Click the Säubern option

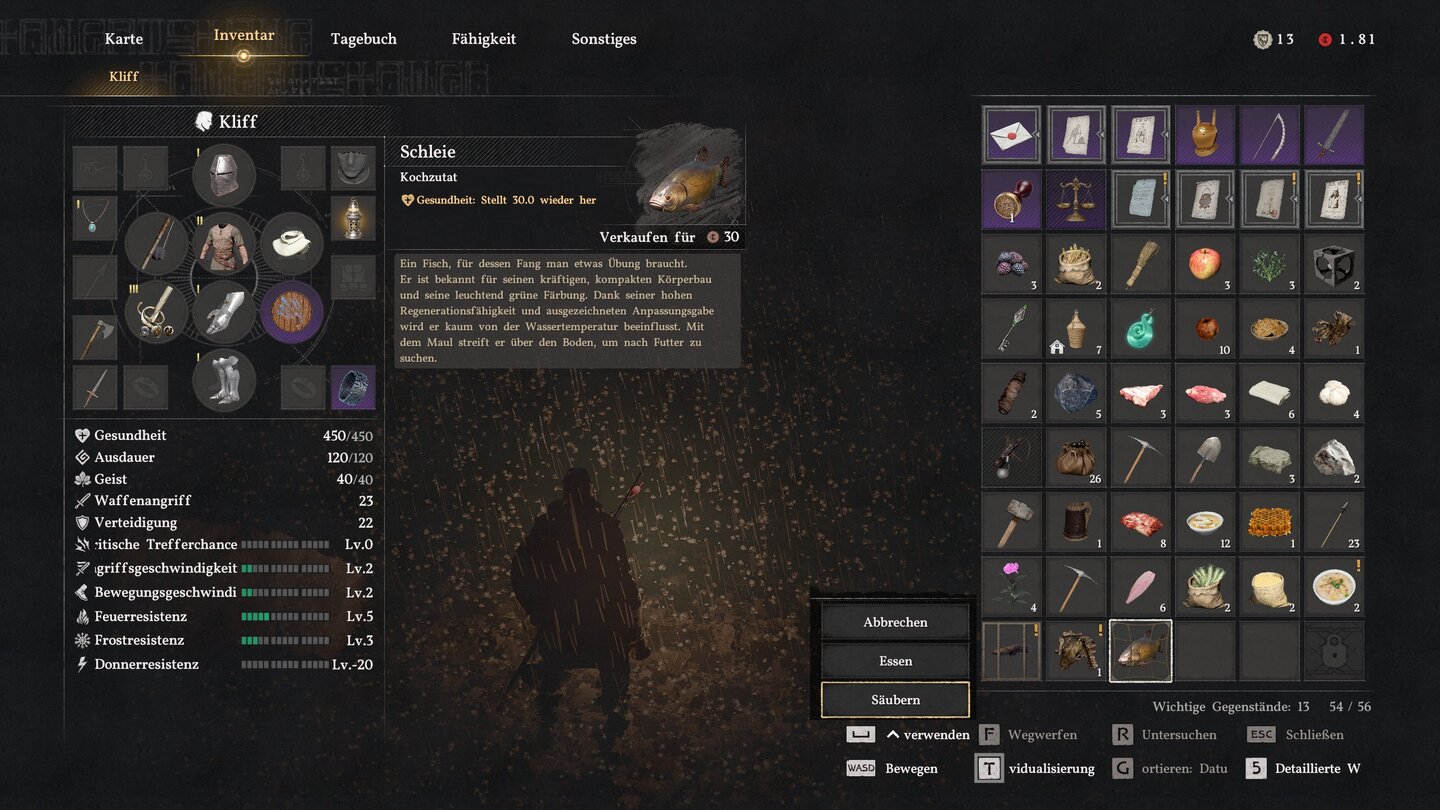click(x=895, y=700)
